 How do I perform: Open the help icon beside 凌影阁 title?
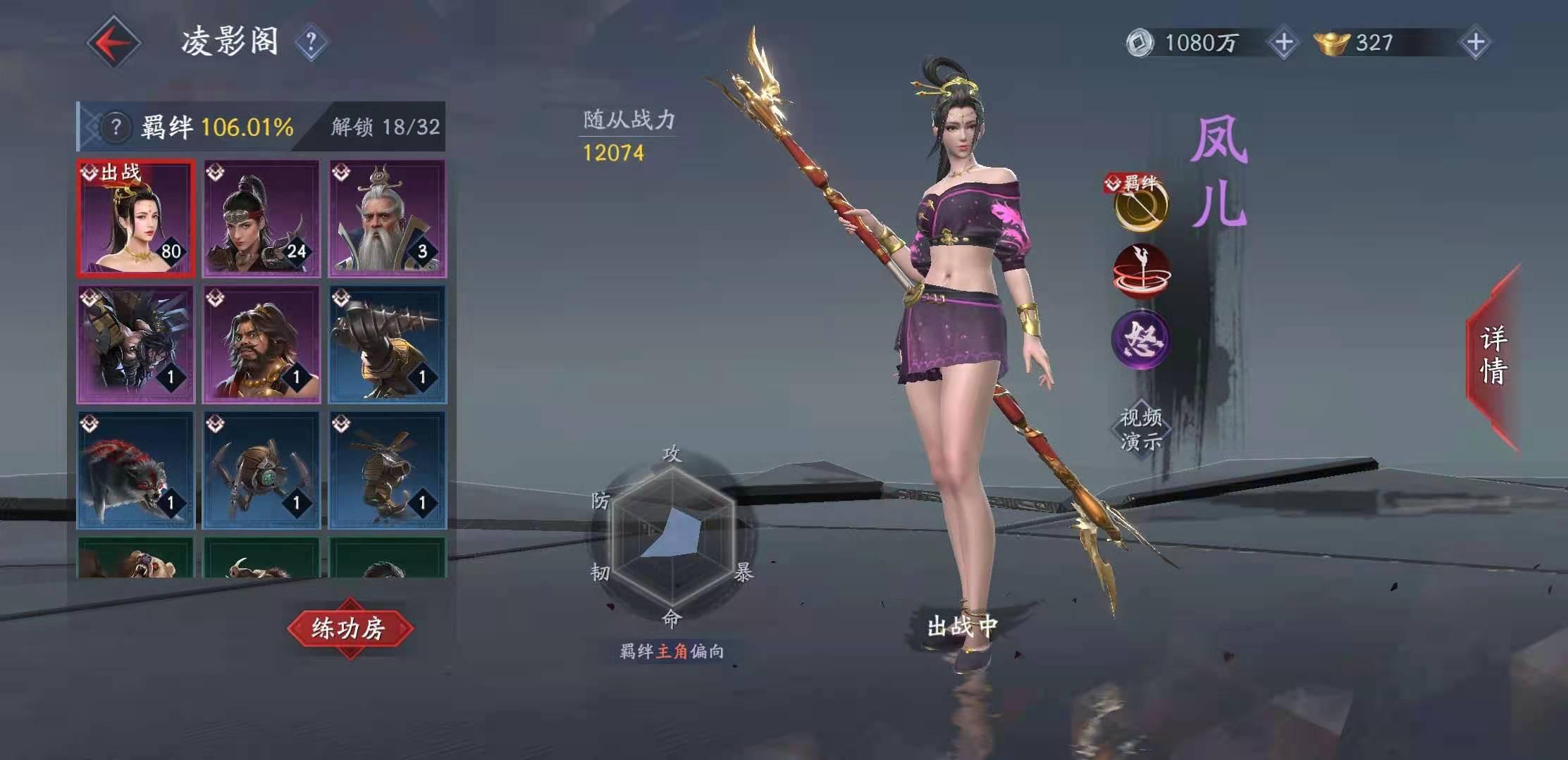pos(311,43)
